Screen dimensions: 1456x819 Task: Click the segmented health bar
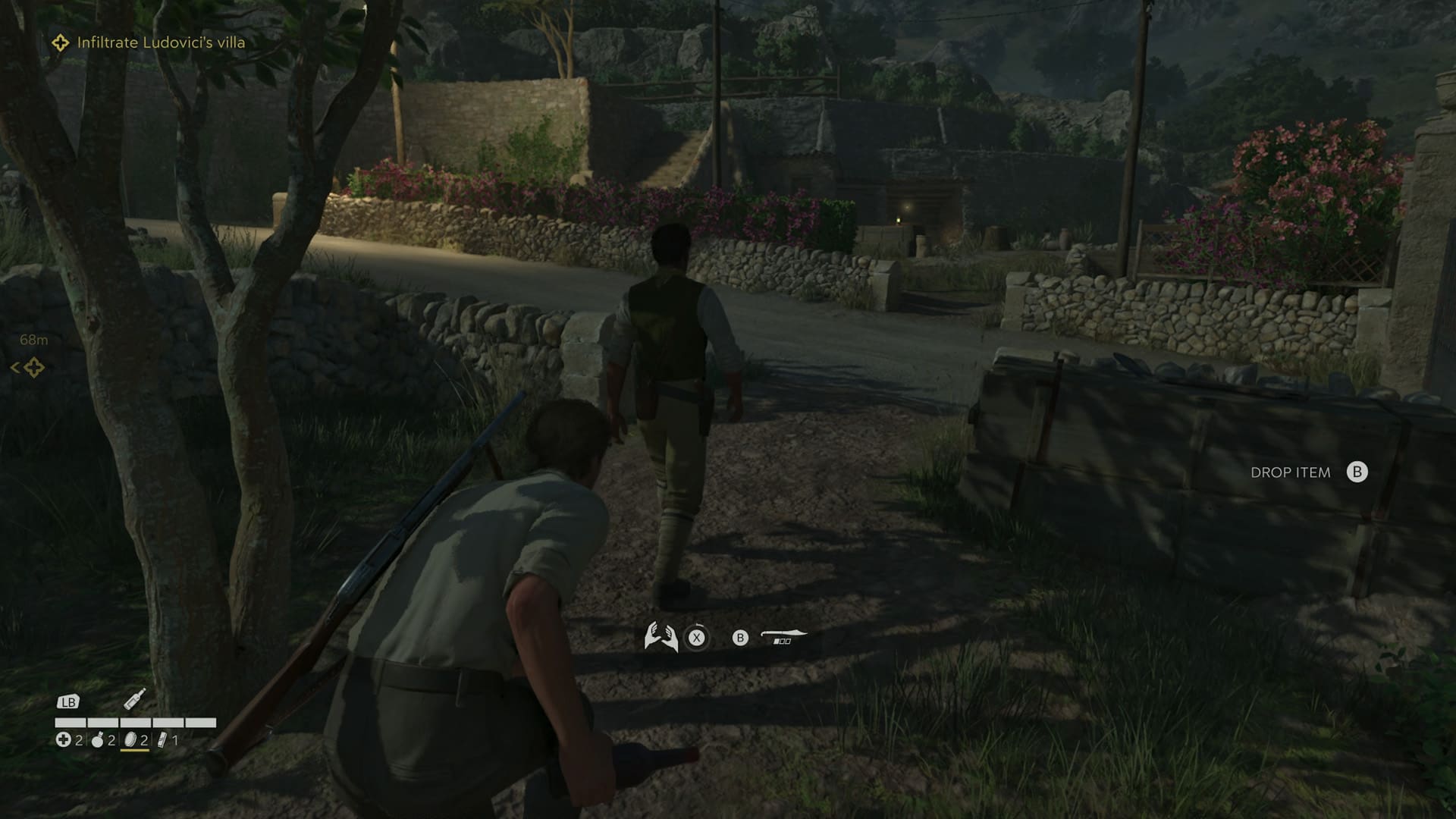click(x=136, y=722)
